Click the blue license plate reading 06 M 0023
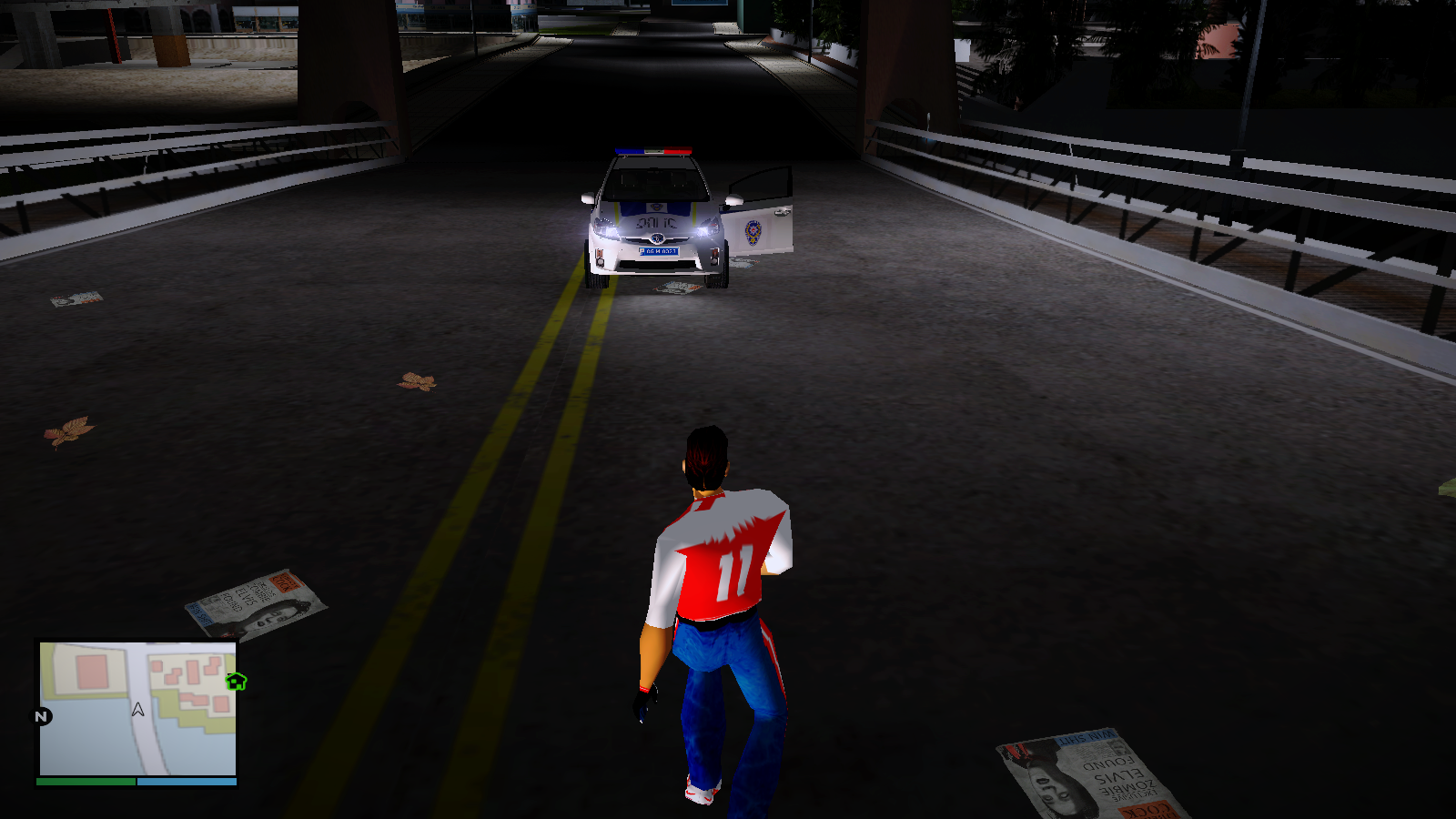Image resolution: width=1456 pixels, height=819 pixels. click(658, 252)
